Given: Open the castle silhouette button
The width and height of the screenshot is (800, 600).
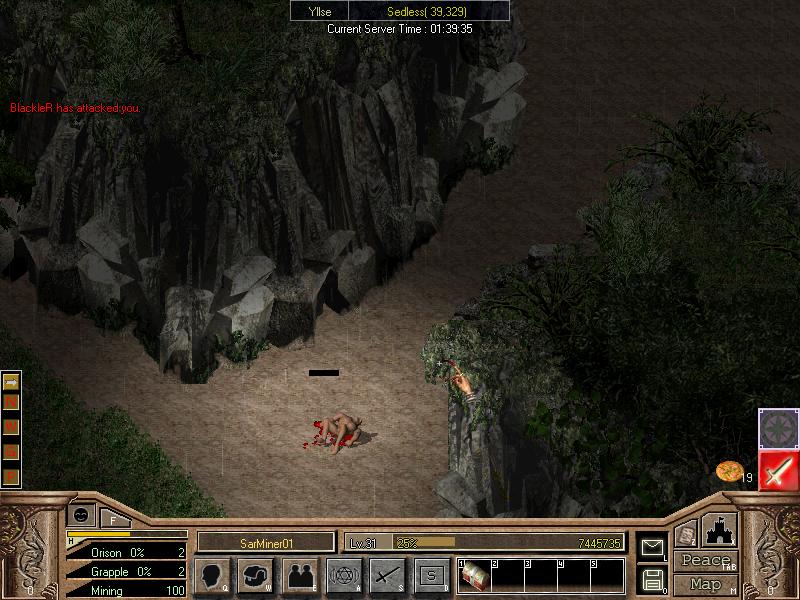Looking at the screenshot, I should point(721,530).
